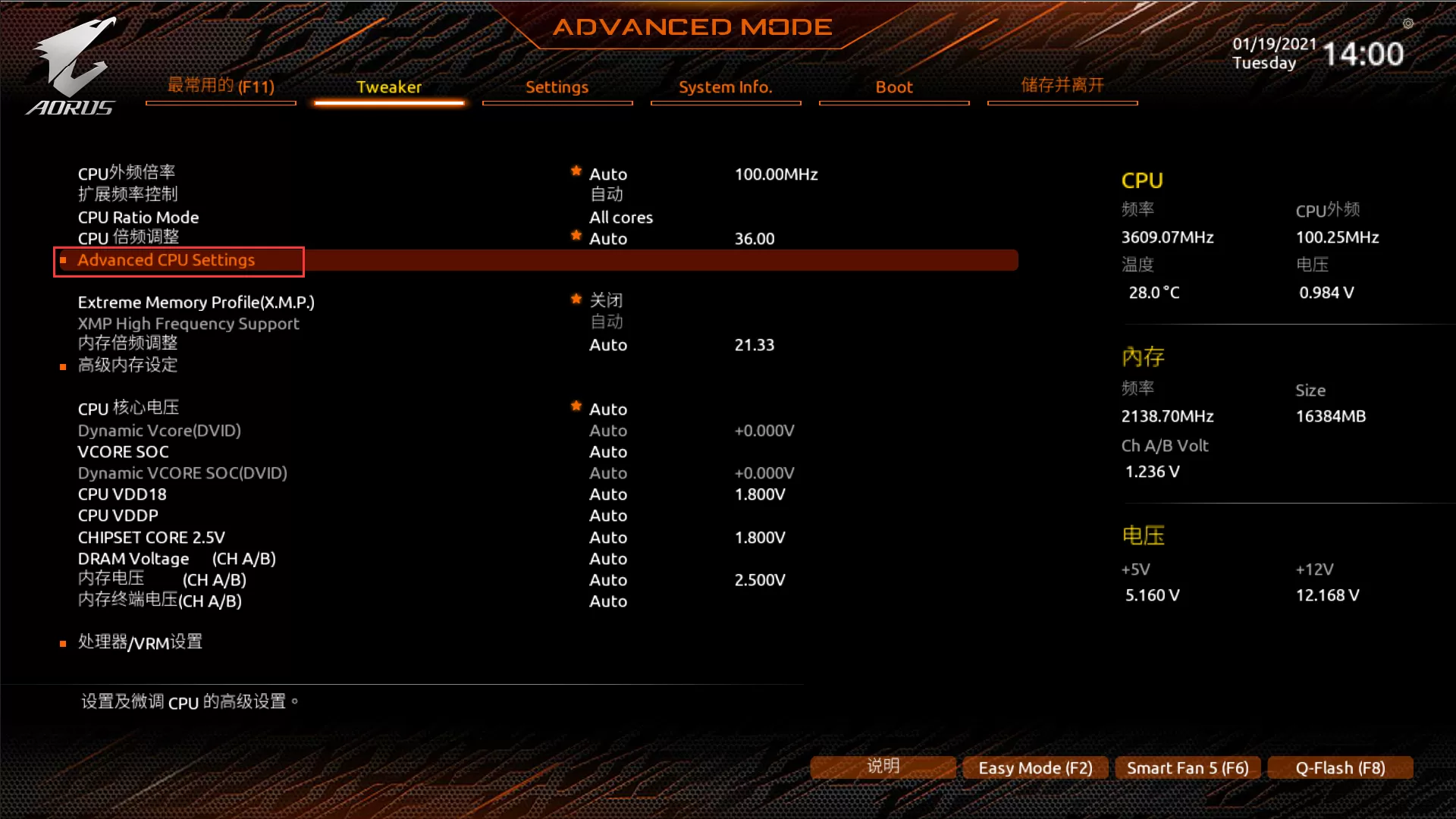1456x819 pixels.
Task: Choose the VCORE SOC voltage setting
Action: pyautogui.click(x=123, y=452)
